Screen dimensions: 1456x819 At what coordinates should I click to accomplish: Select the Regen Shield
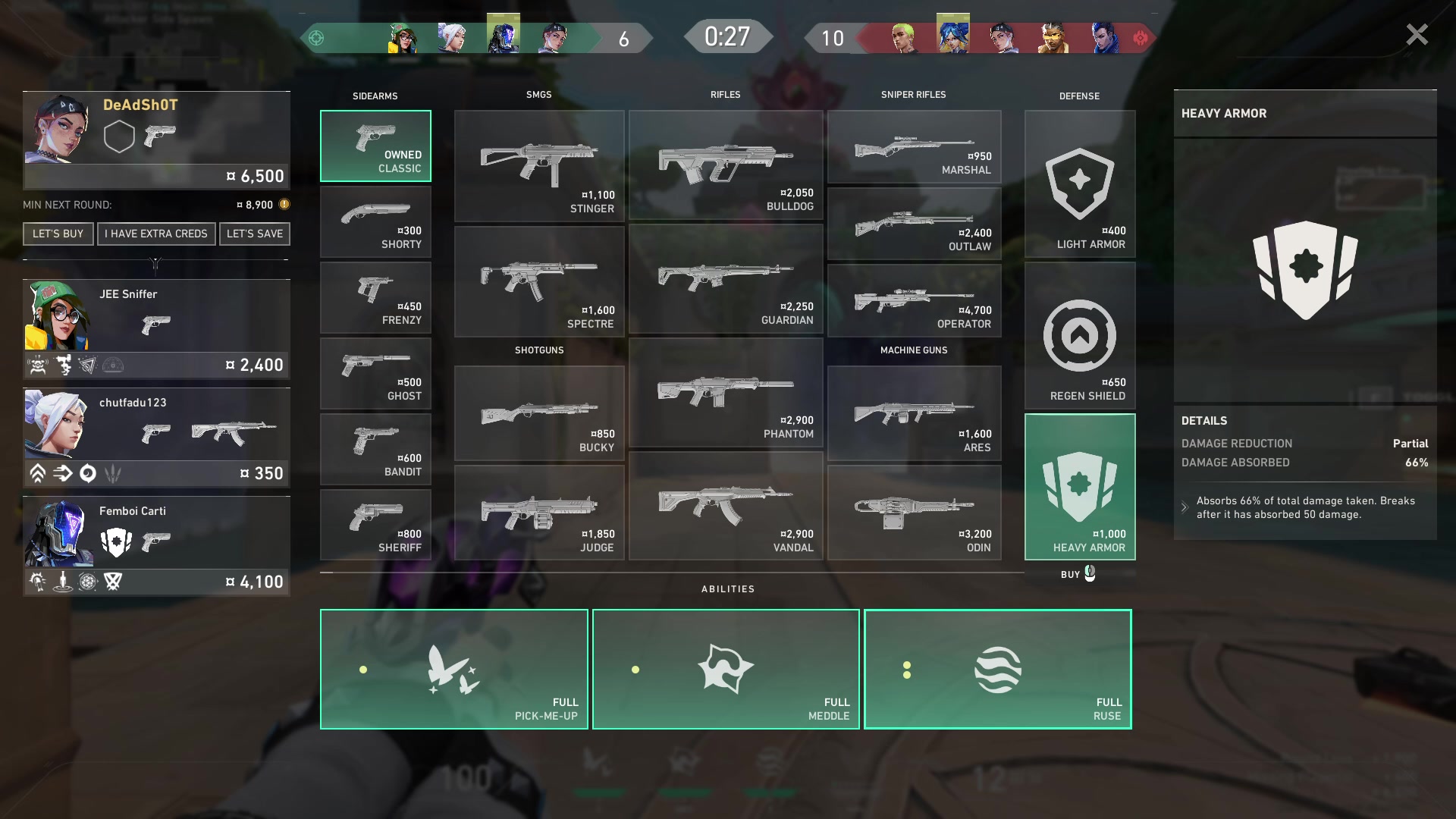point(1080,335)
